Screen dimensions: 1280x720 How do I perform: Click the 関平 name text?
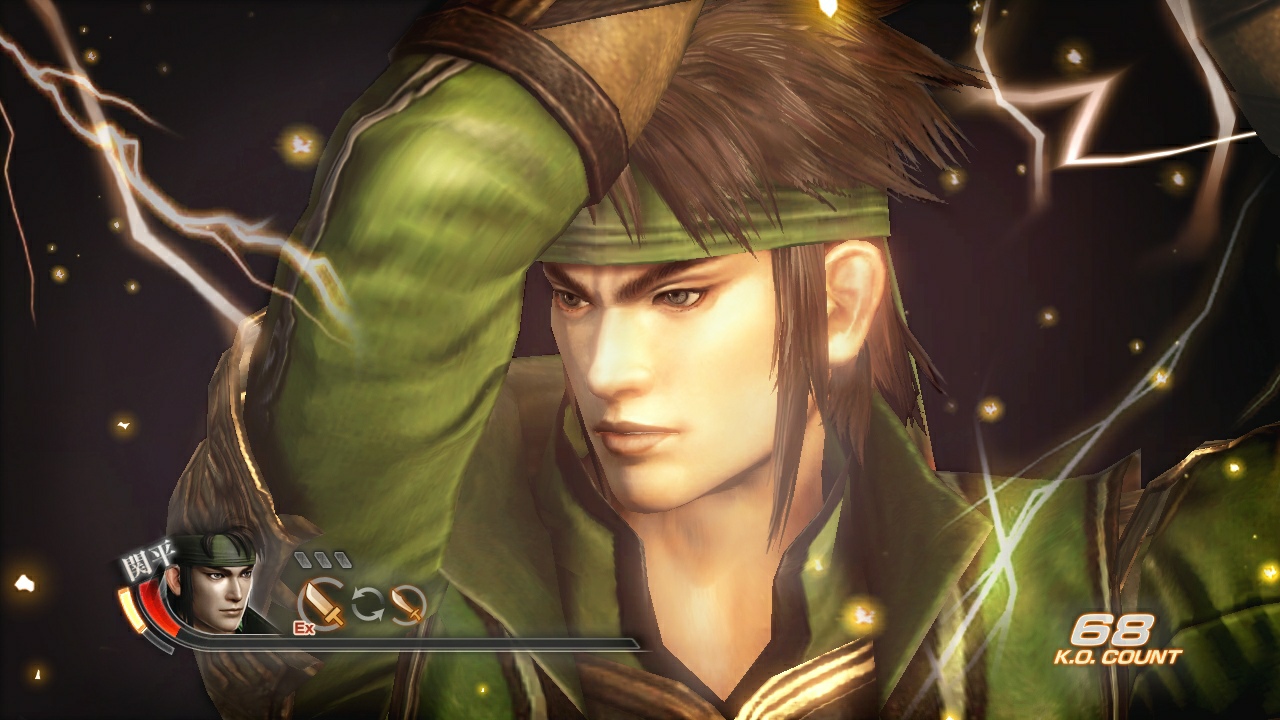pos(147,559)
